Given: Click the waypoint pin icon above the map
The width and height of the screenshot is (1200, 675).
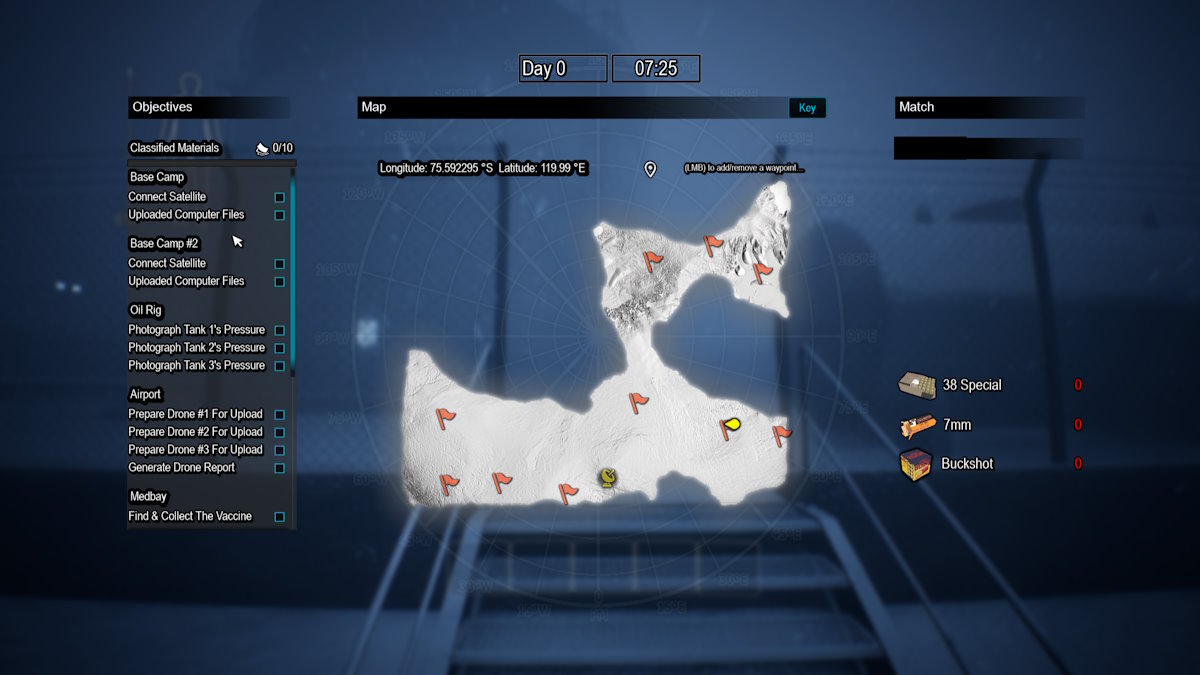Looking at the screenshot, I should pos(650,169).
